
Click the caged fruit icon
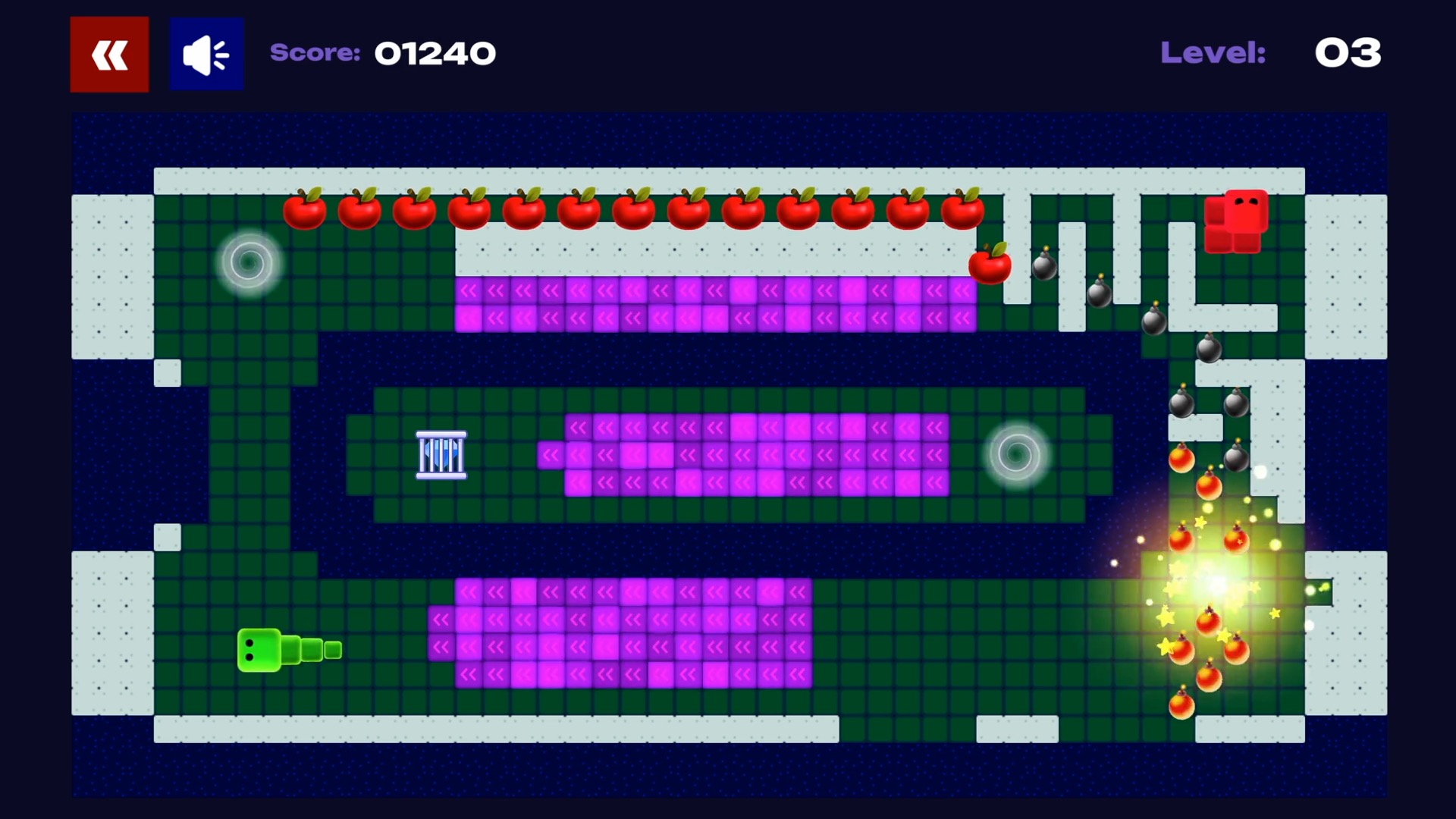pyautogui.click(x=441, y=456)
